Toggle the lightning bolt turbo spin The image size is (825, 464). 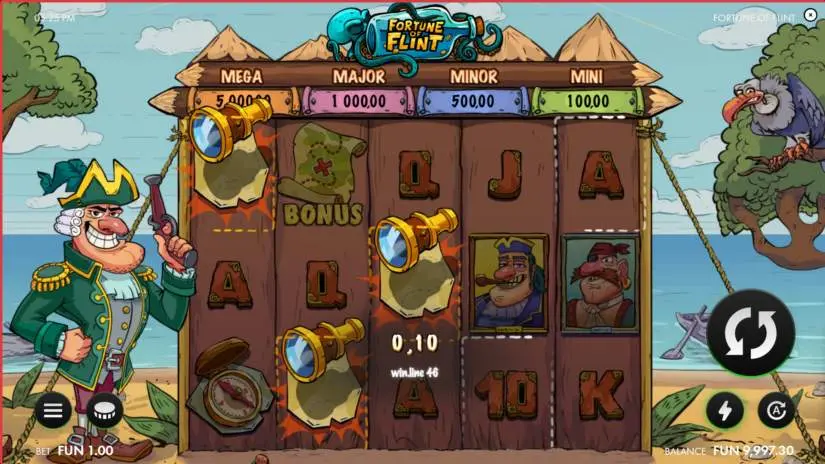pos(724,410)
